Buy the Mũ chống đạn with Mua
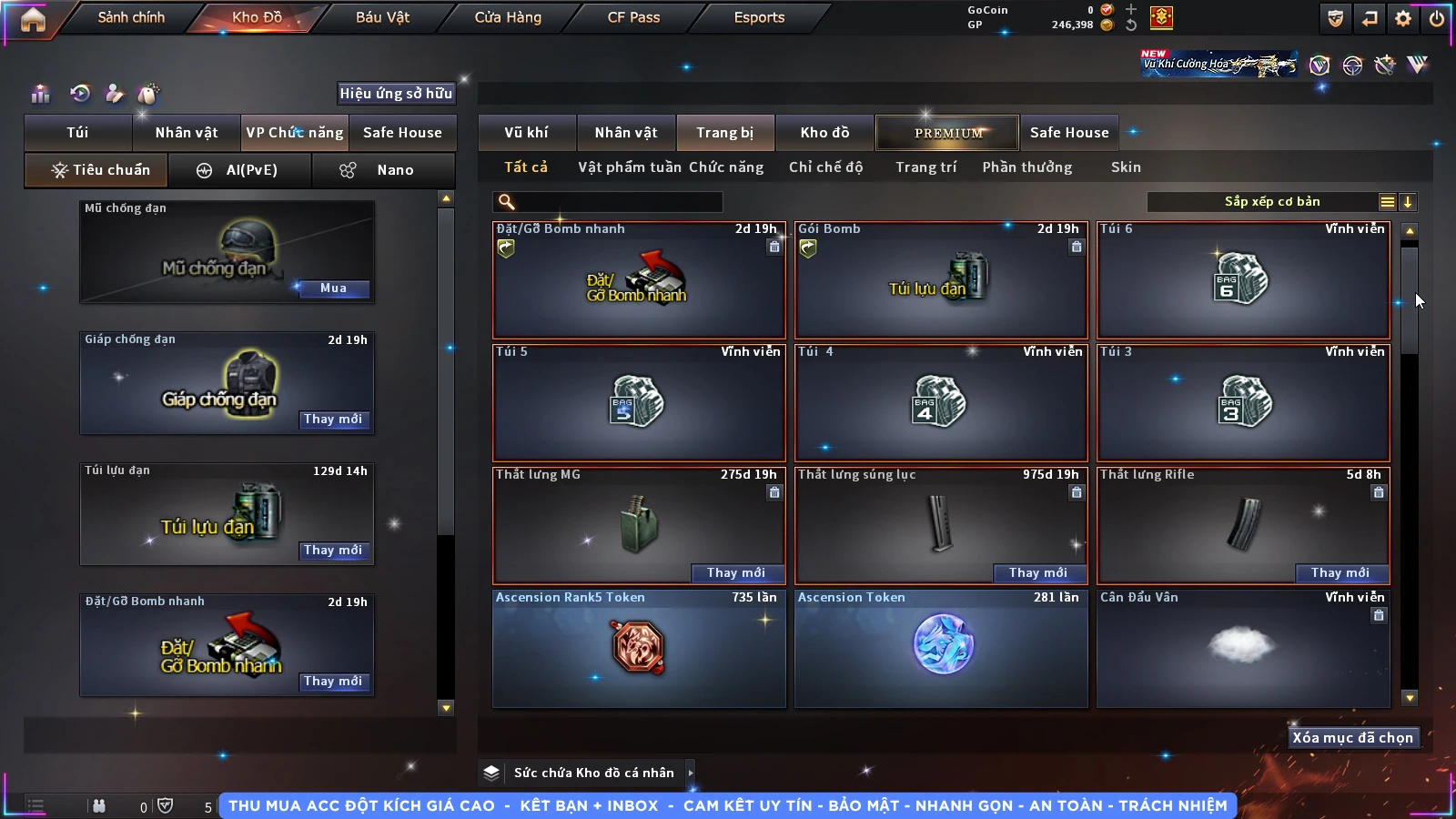This screenshot has height=819, width=1456. (333, 288)
